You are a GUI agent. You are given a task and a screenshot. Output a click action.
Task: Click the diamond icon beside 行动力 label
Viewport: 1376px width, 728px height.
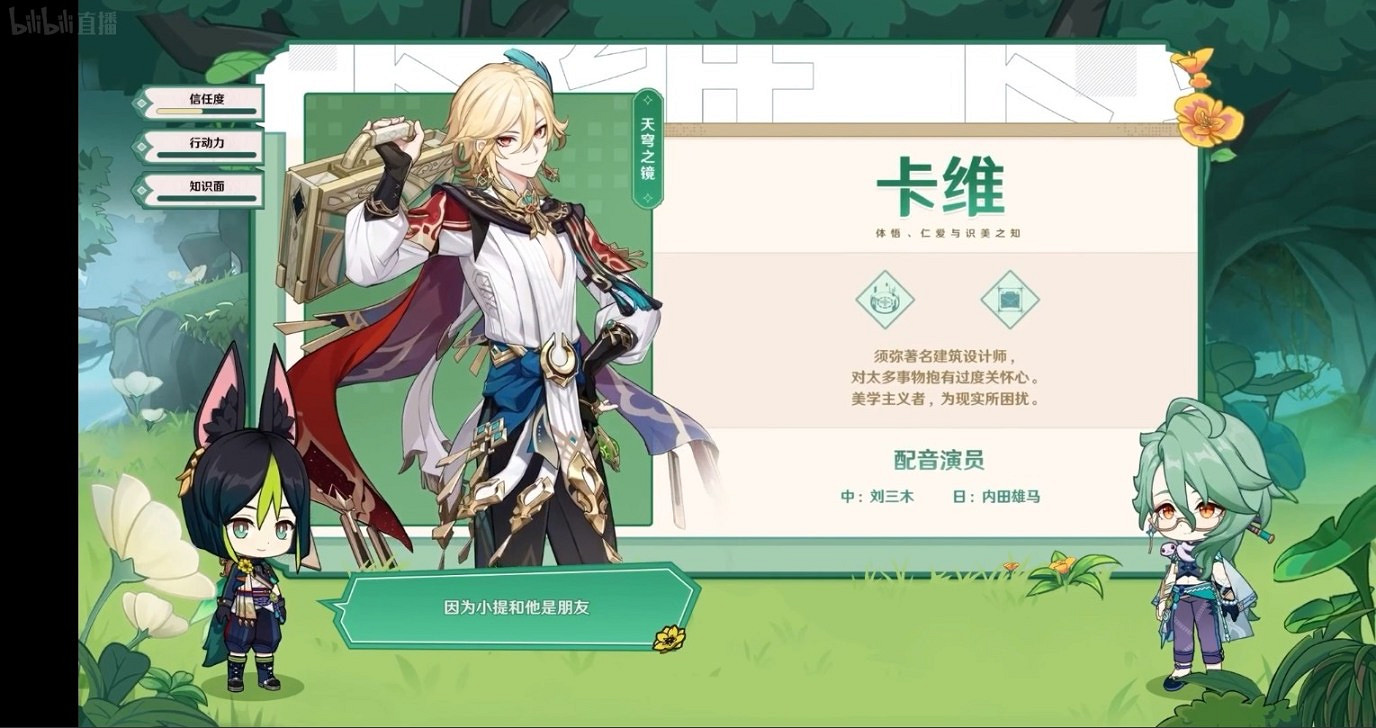pyautogui.click(x=141, y=148)
